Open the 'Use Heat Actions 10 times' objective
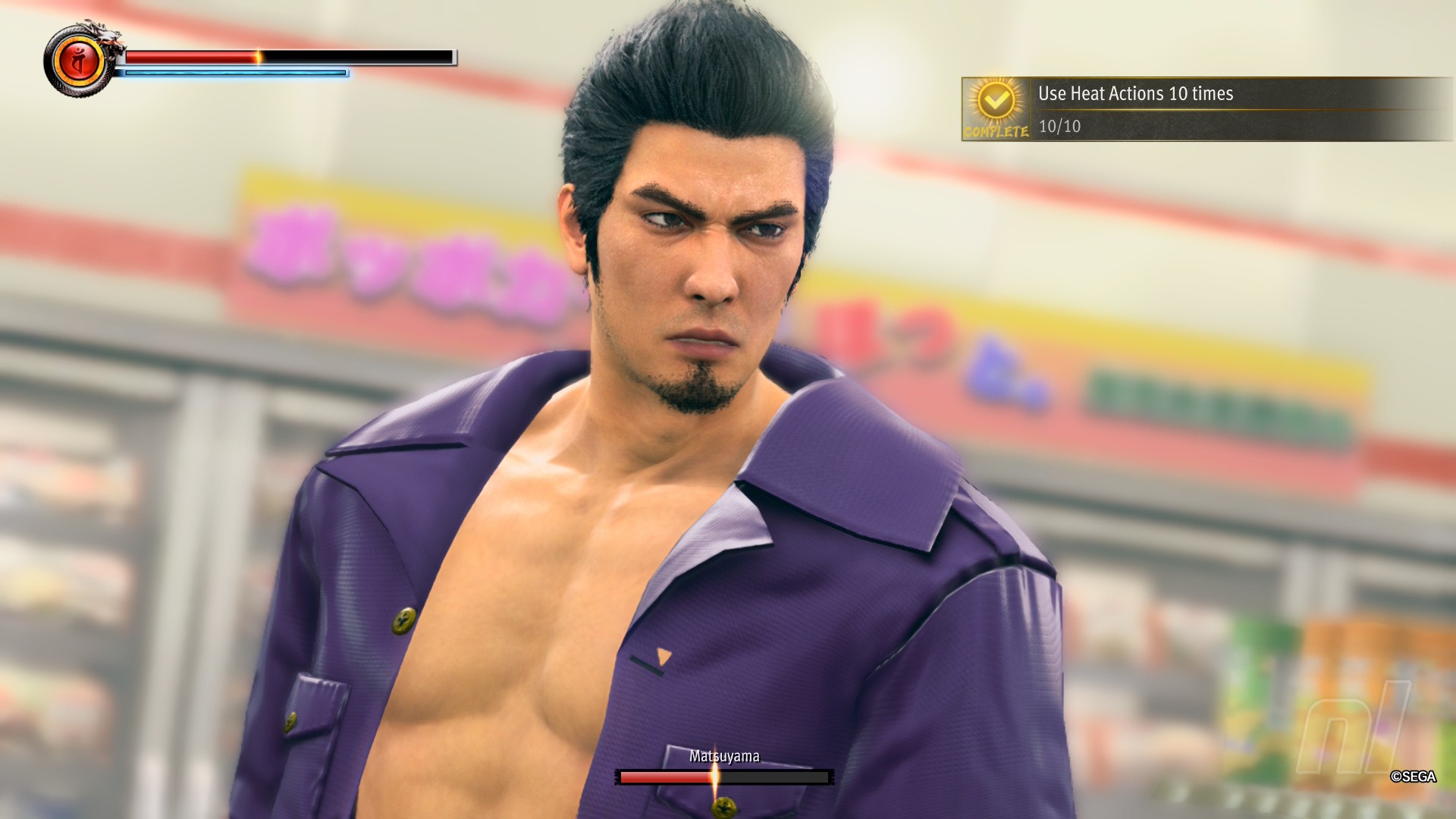The width and height of the screenshot is (1456, 819). (x=1135, y=94)
